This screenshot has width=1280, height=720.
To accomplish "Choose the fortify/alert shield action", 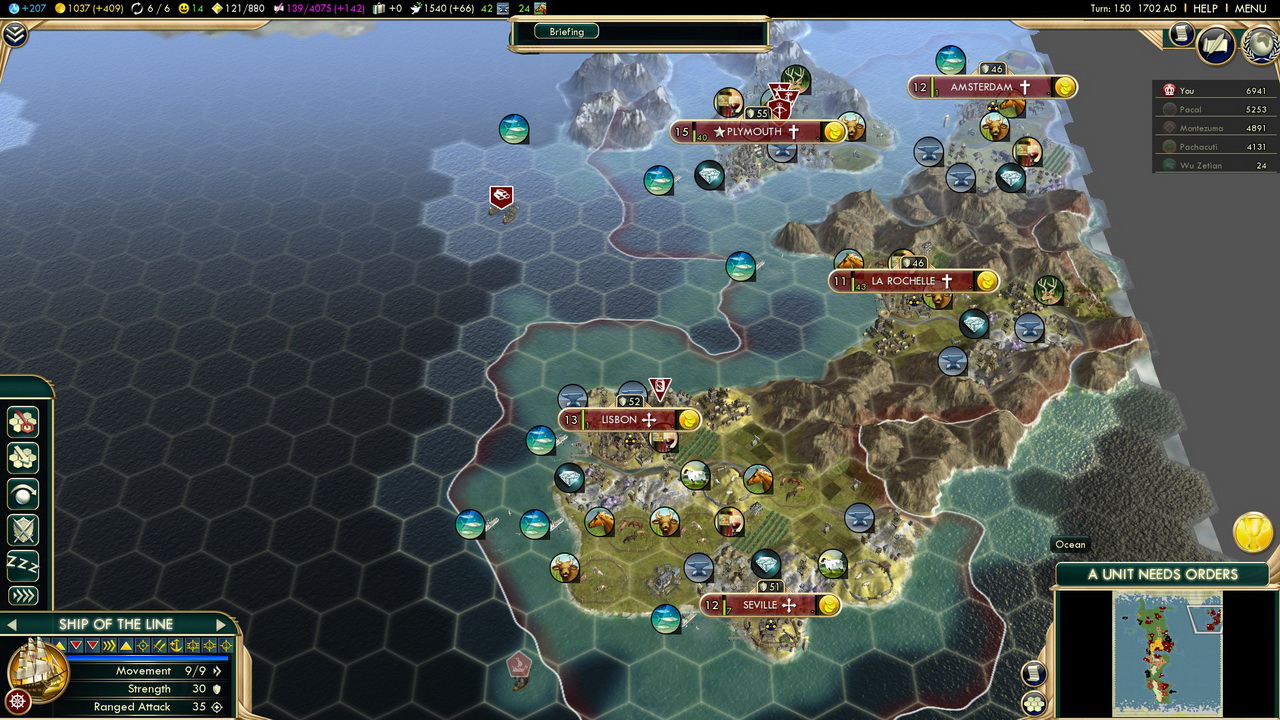I will coord(22,530).
